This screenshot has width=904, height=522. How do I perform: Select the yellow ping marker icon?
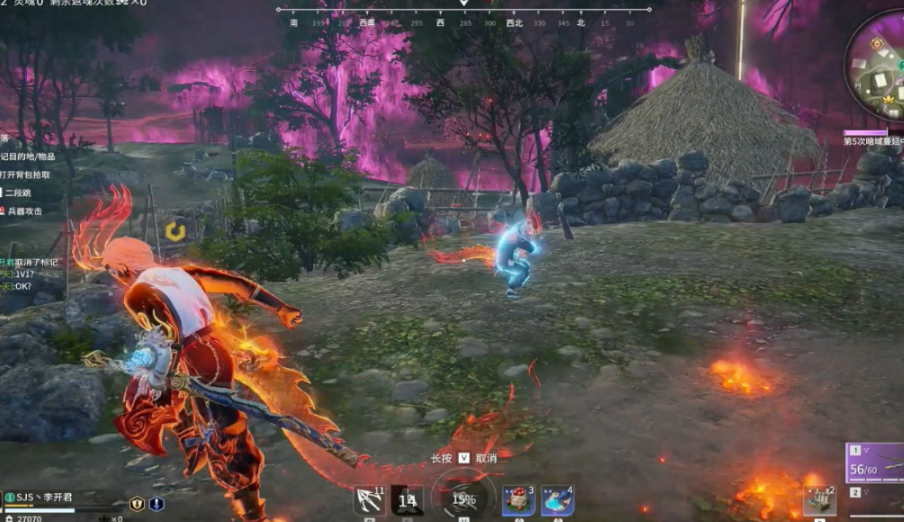tap(176, 232)
